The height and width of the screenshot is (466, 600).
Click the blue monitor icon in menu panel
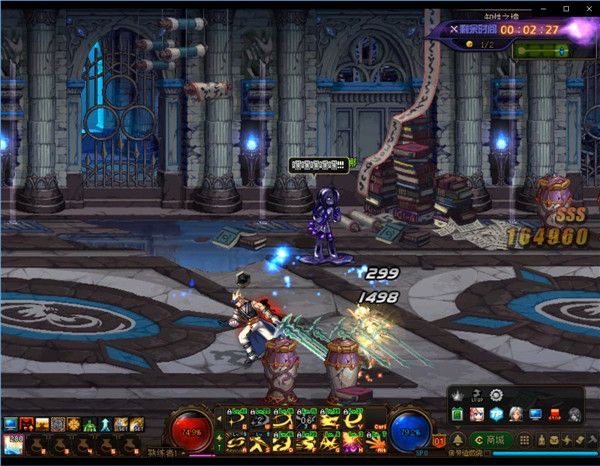click(535, 414)
